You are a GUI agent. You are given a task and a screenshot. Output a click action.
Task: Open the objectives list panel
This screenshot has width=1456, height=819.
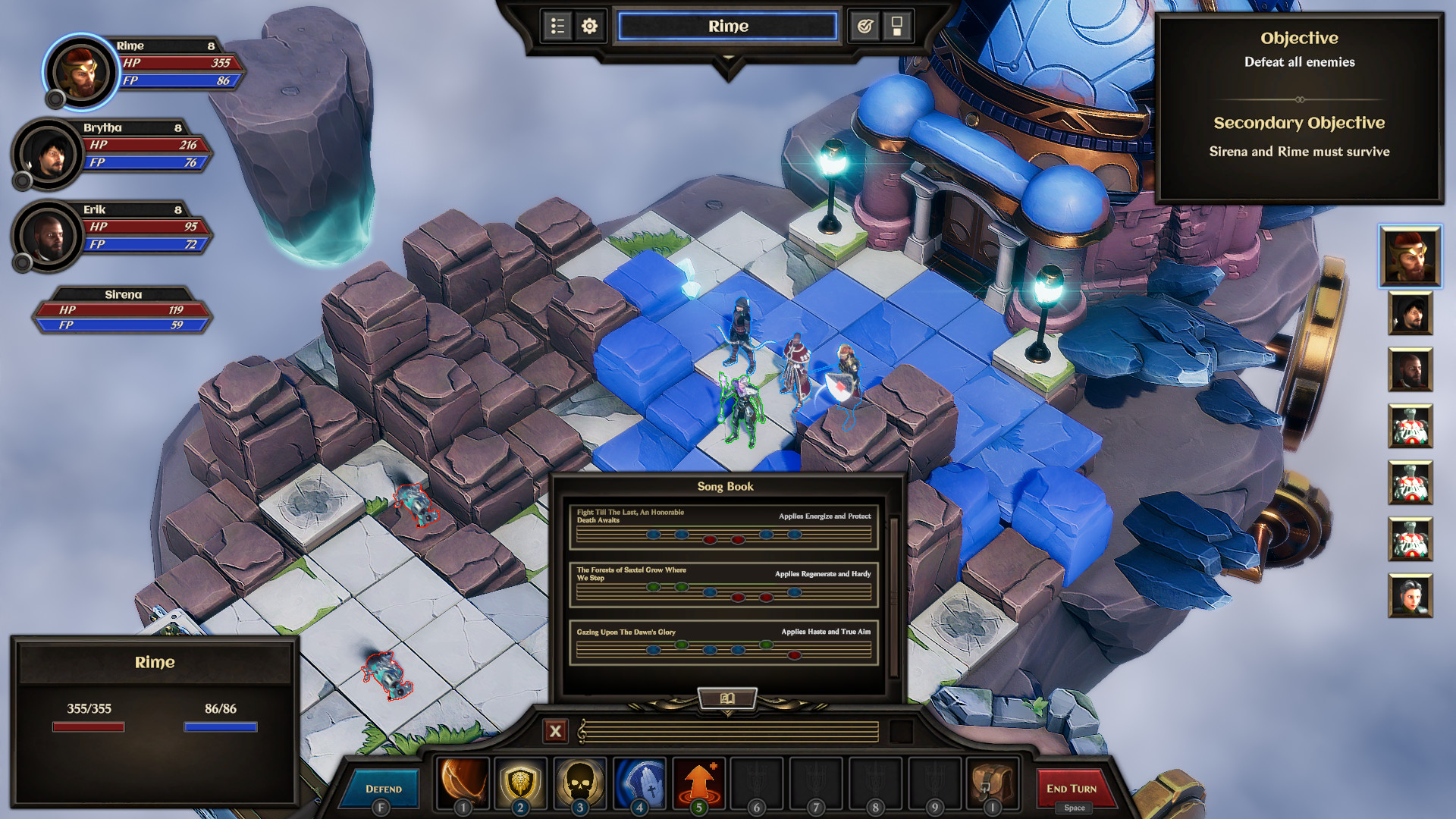(x=557, y=25)
